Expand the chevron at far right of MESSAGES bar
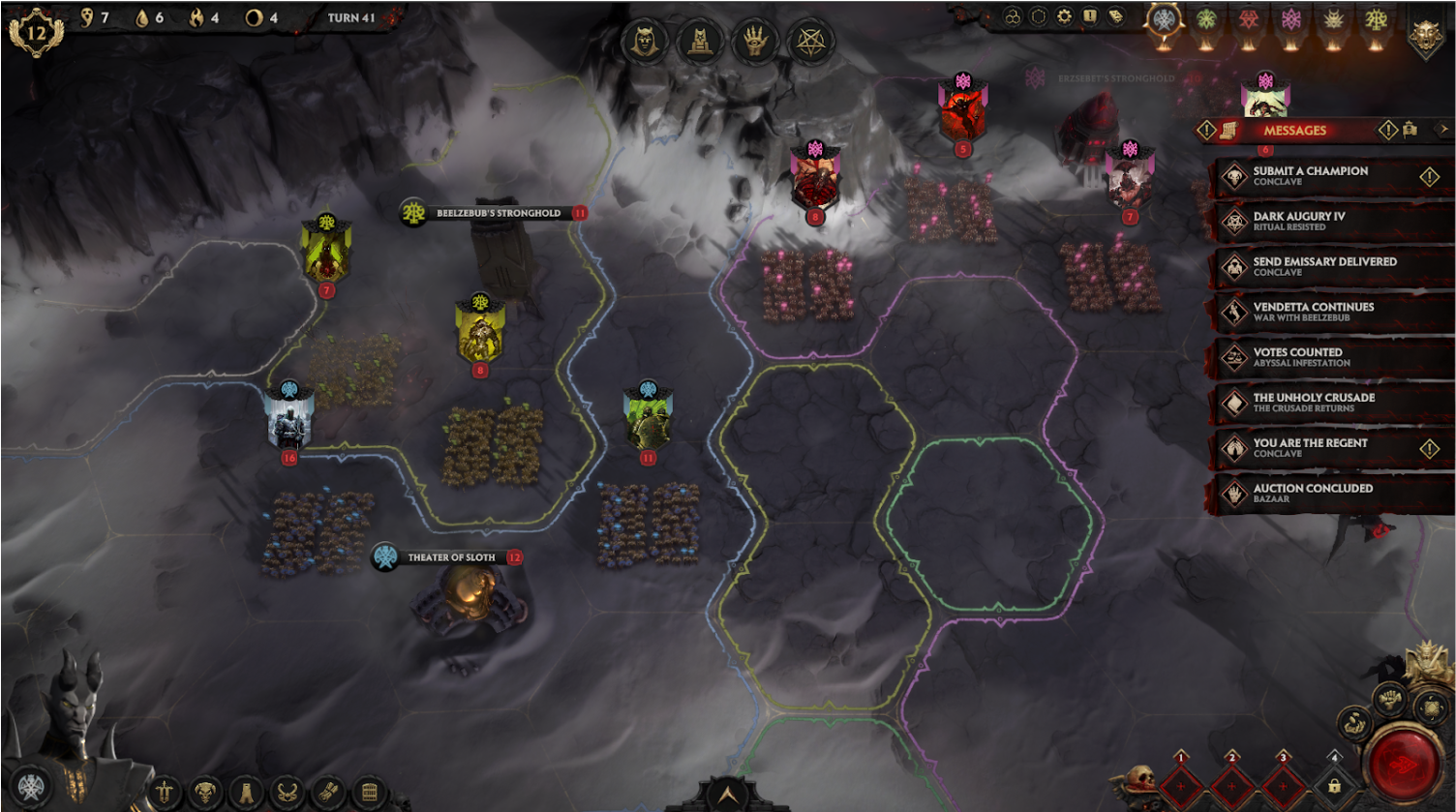The height and width of the screenshot is (812, 1456). tap(1444, 129)
